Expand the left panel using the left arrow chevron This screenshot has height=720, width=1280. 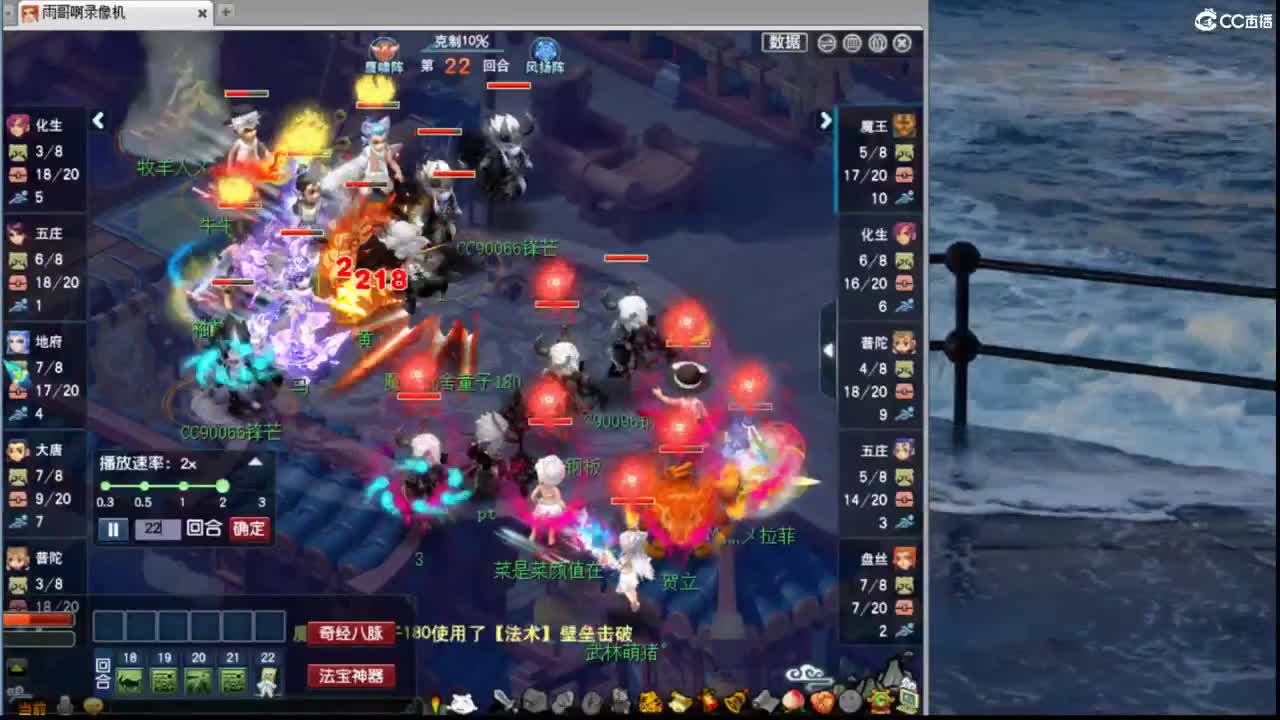[99, 120]
